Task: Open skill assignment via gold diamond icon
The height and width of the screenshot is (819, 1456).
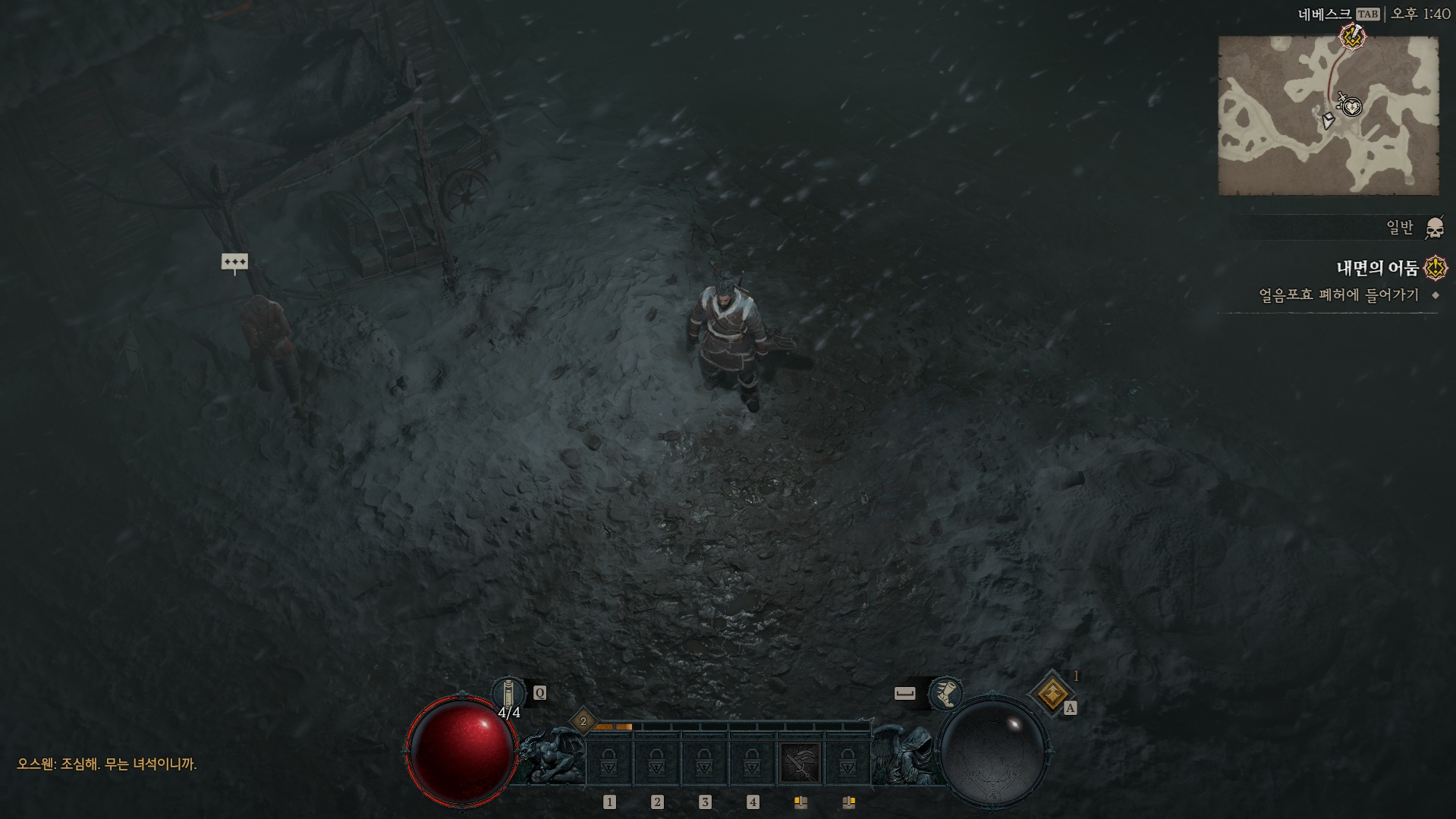Action: pos(1052,693)
